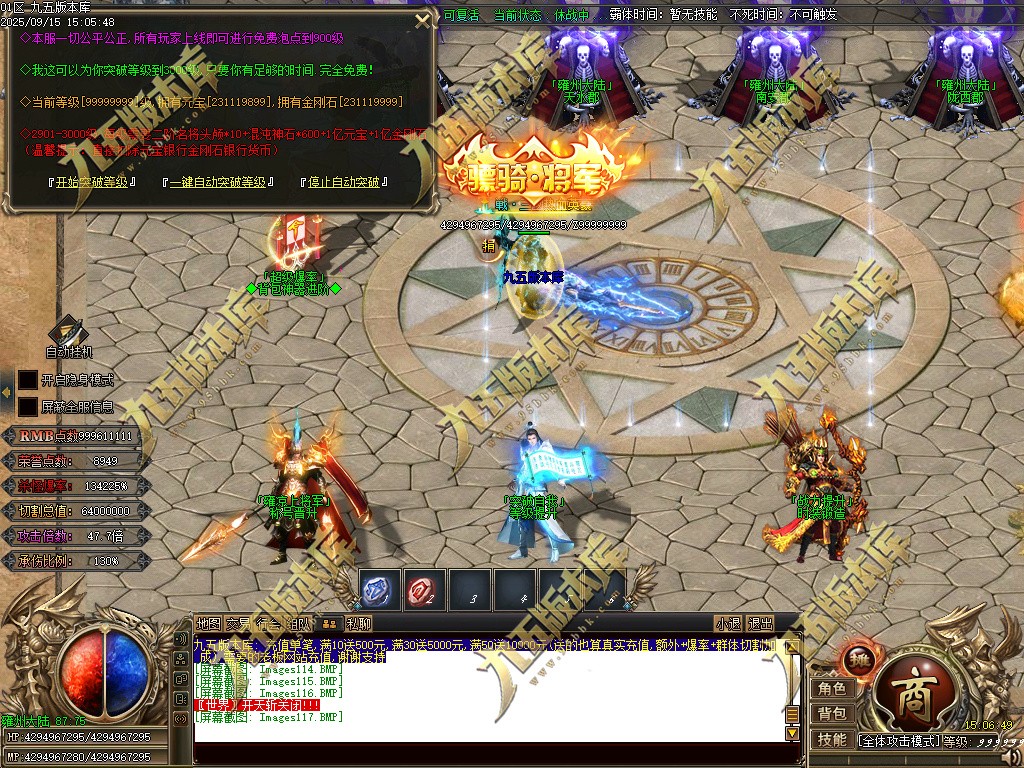Use the blue gem item in hotbar
The width and height of the screenshot is (1024, 768).
tap(379, 591)
